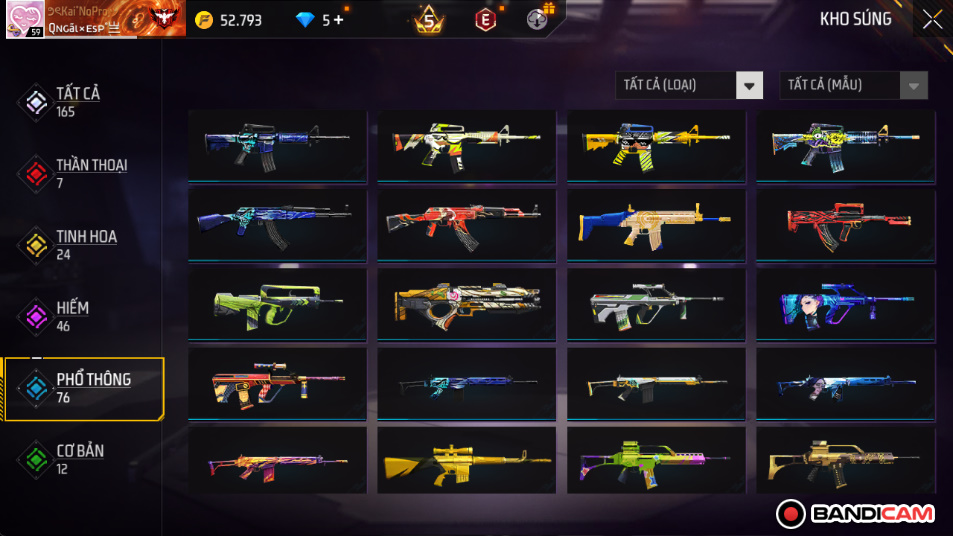The image size is (953, 536).
Task: Close the Kho Súng weapon vault
Action: [931, 19]
